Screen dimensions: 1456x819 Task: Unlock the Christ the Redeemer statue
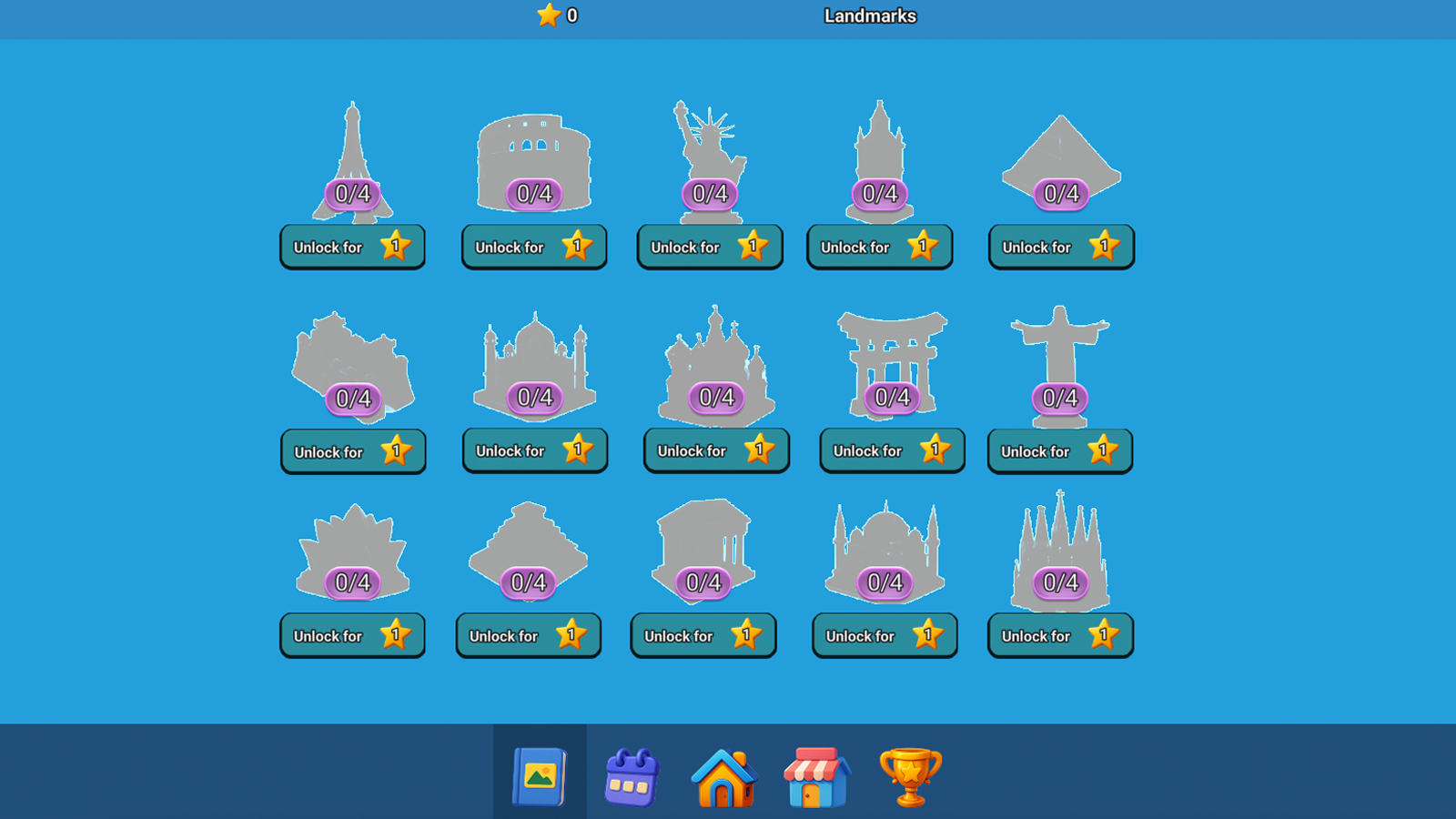[x=1059, y=450]
